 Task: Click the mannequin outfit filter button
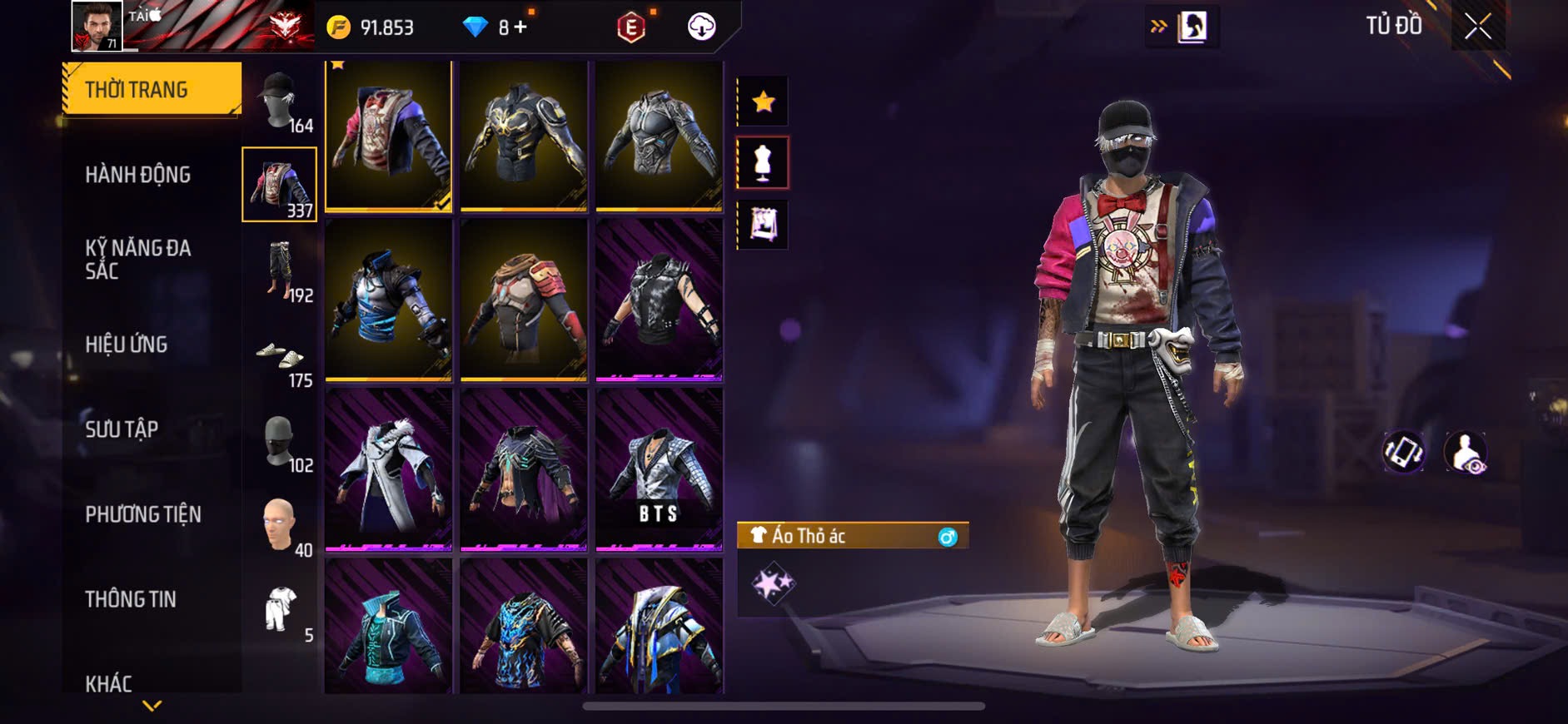[763, 163]
